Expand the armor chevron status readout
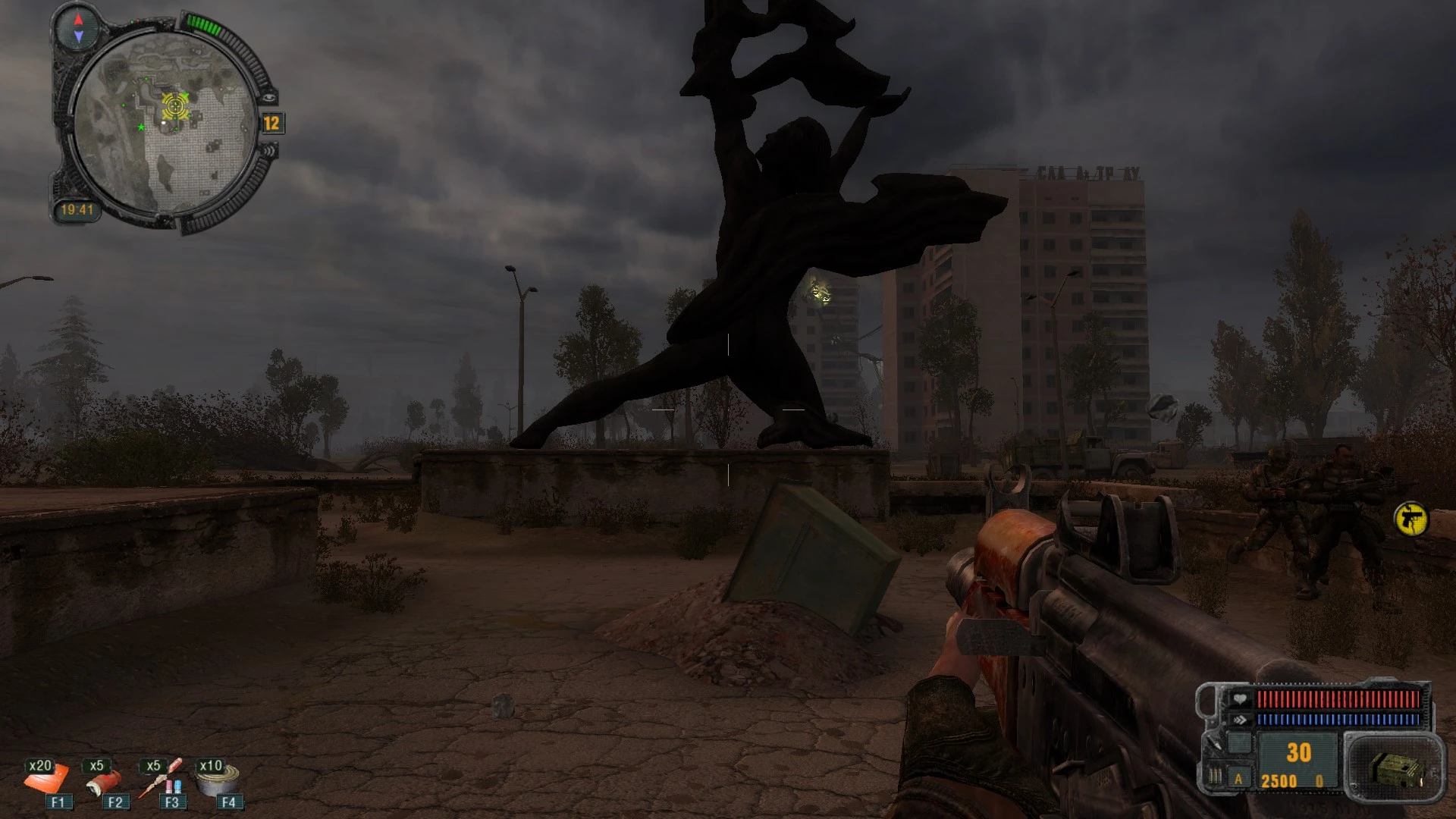This screenshot has height=819, width=1456. coord(1240,719)
